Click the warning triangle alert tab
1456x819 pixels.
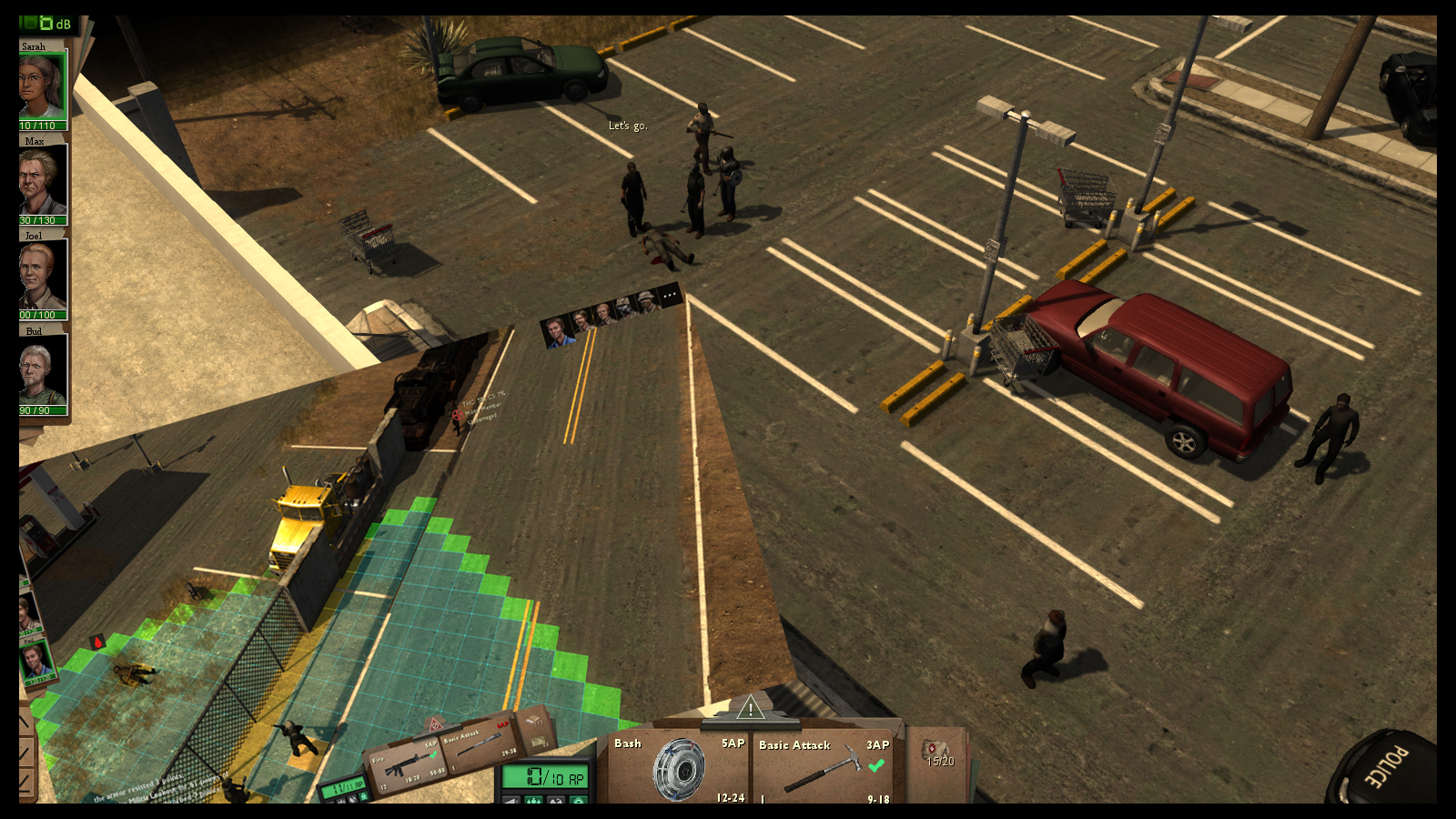tap(750, 708)
